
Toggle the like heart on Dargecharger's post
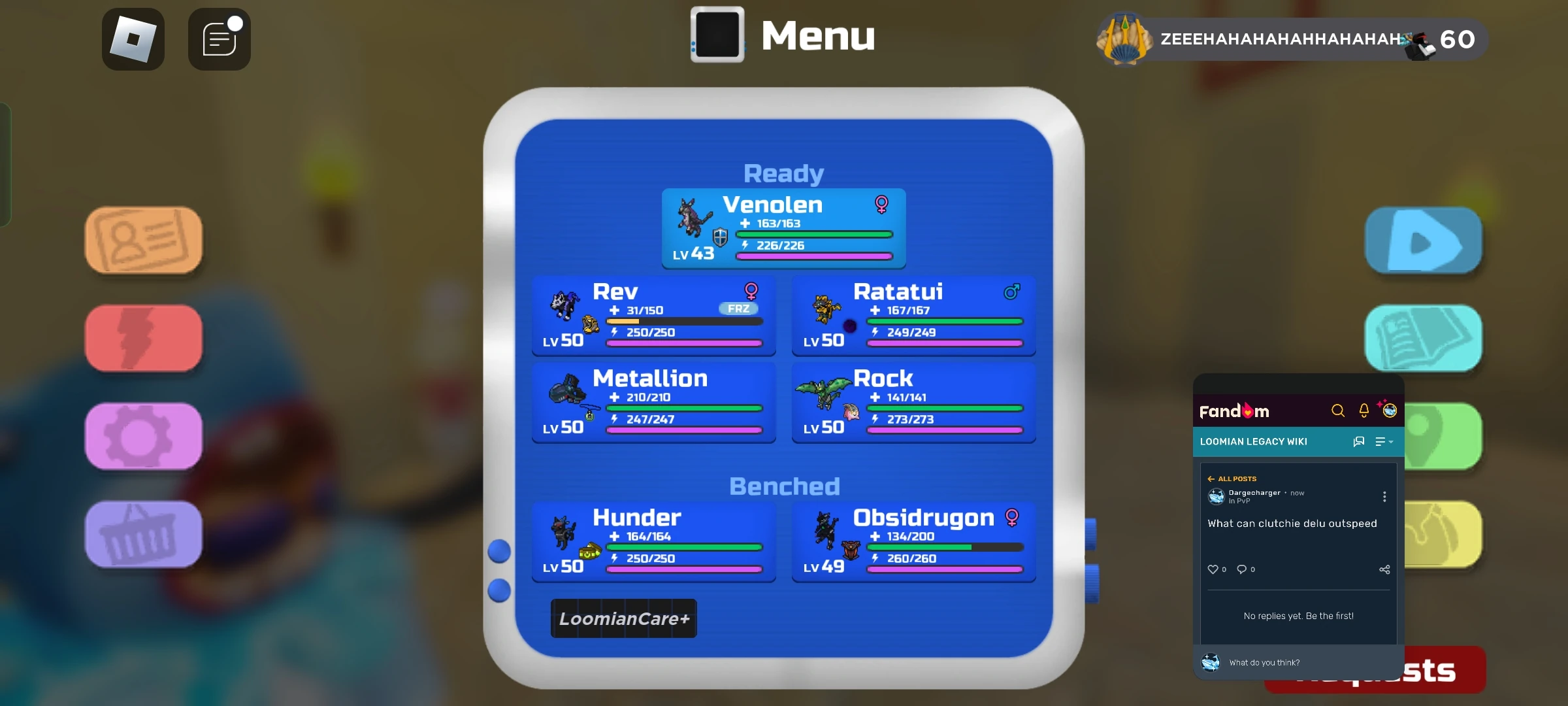[x=1213, y=569]
